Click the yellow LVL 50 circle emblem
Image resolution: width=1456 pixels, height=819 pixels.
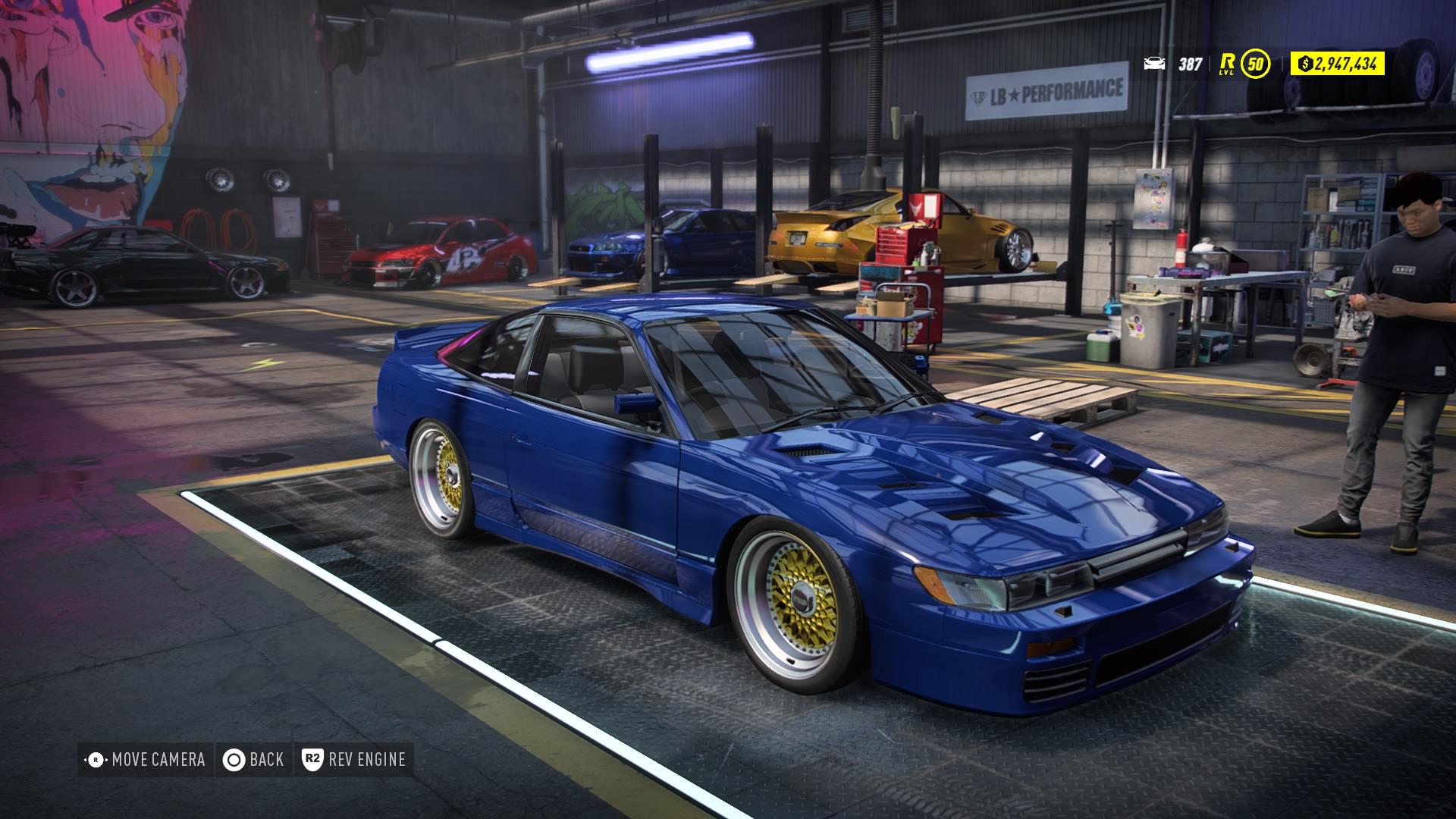coord(1255,65)
